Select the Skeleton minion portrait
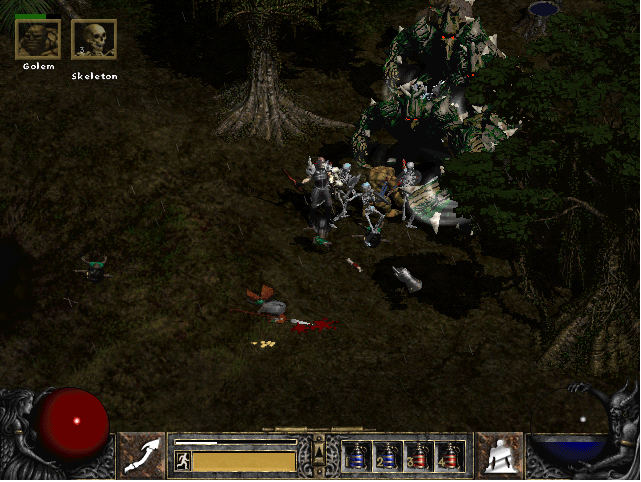The image size is (641, 482). pos(94,40)
